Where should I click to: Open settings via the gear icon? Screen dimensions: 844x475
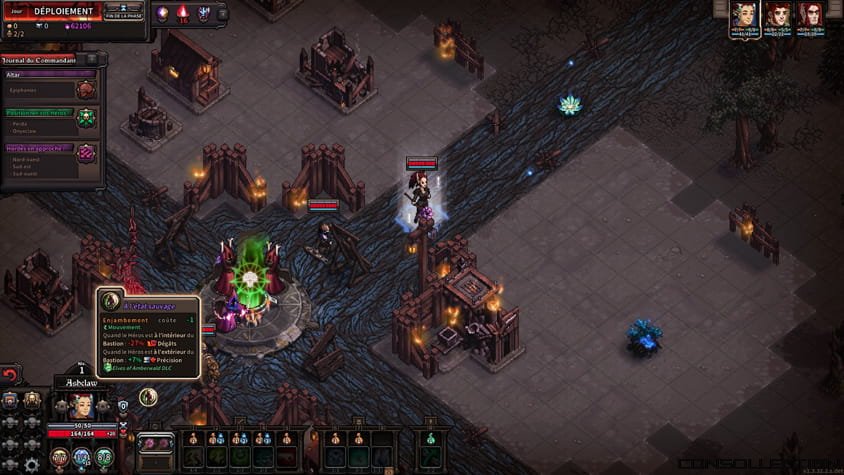(31, 464)
